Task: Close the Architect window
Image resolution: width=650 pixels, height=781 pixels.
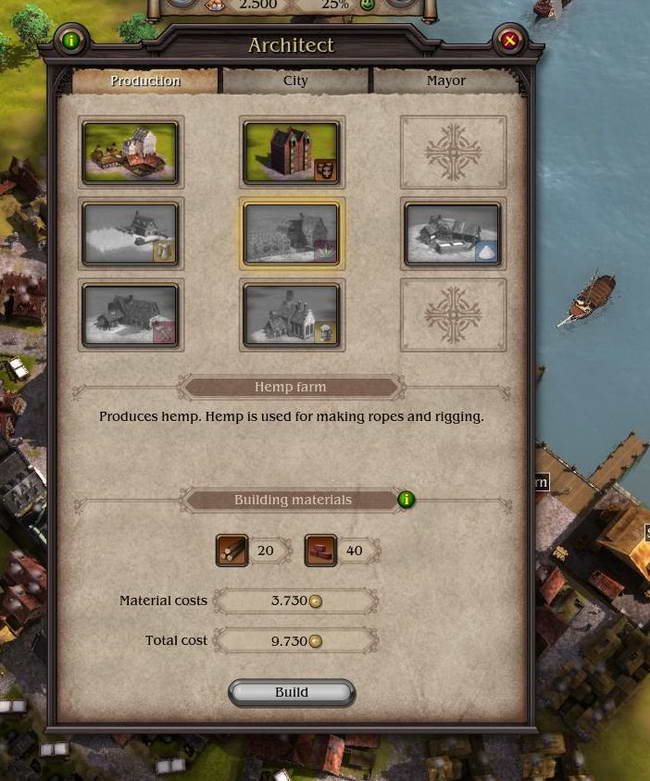Action: coord(510,41)
